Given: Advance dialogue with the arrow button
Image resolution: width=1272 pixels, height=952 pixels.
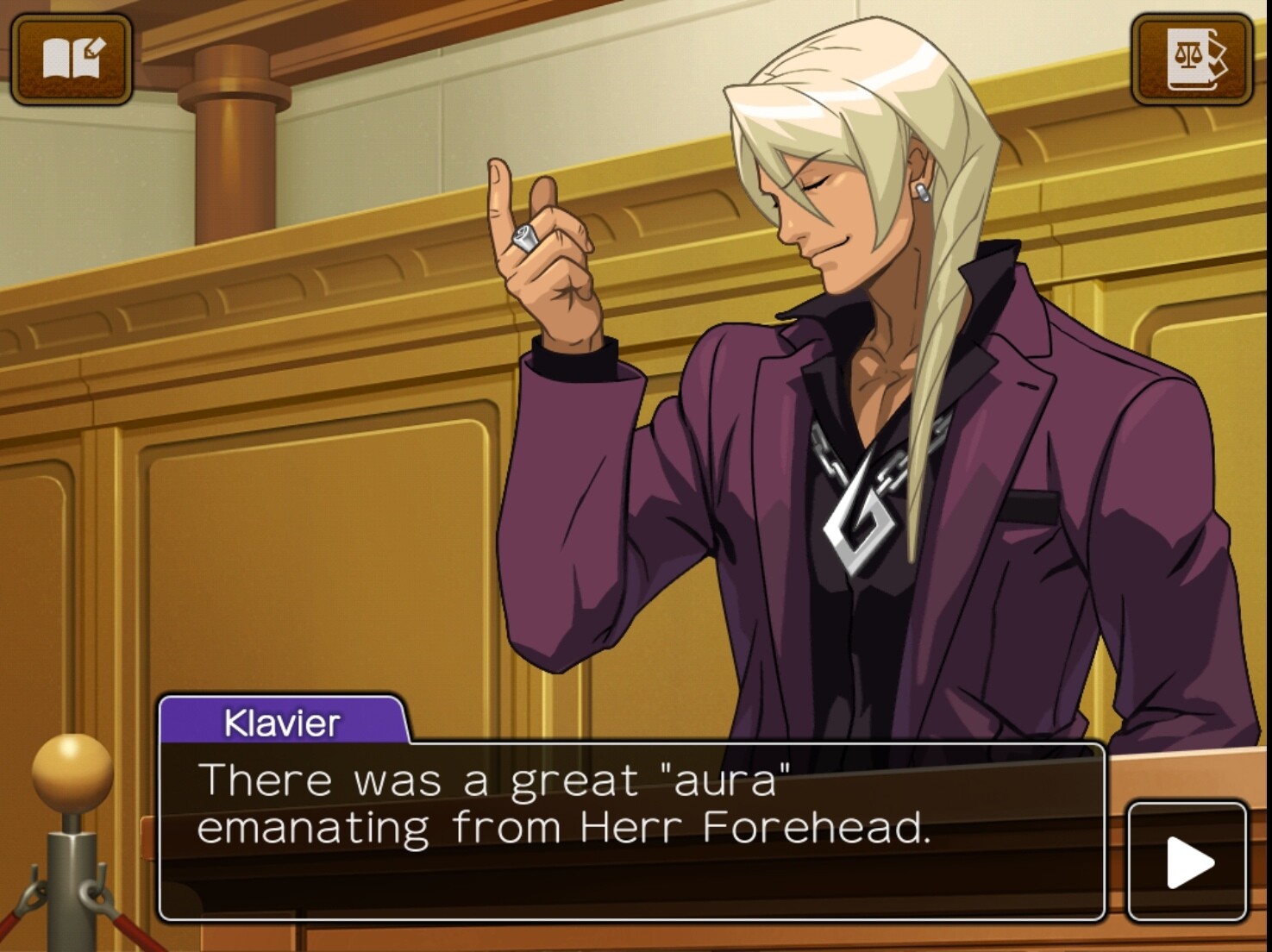Looking at the screenshot, I should coord(1187,861).
